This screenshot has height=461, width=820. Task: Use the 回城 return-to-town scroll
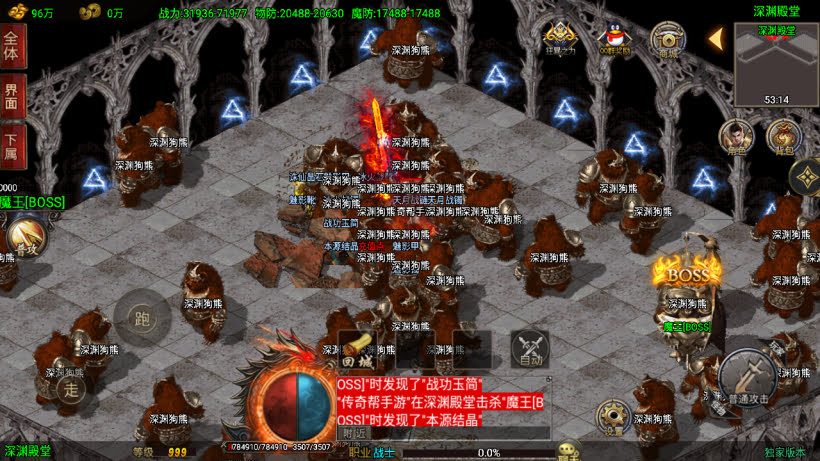coord(358,348)
